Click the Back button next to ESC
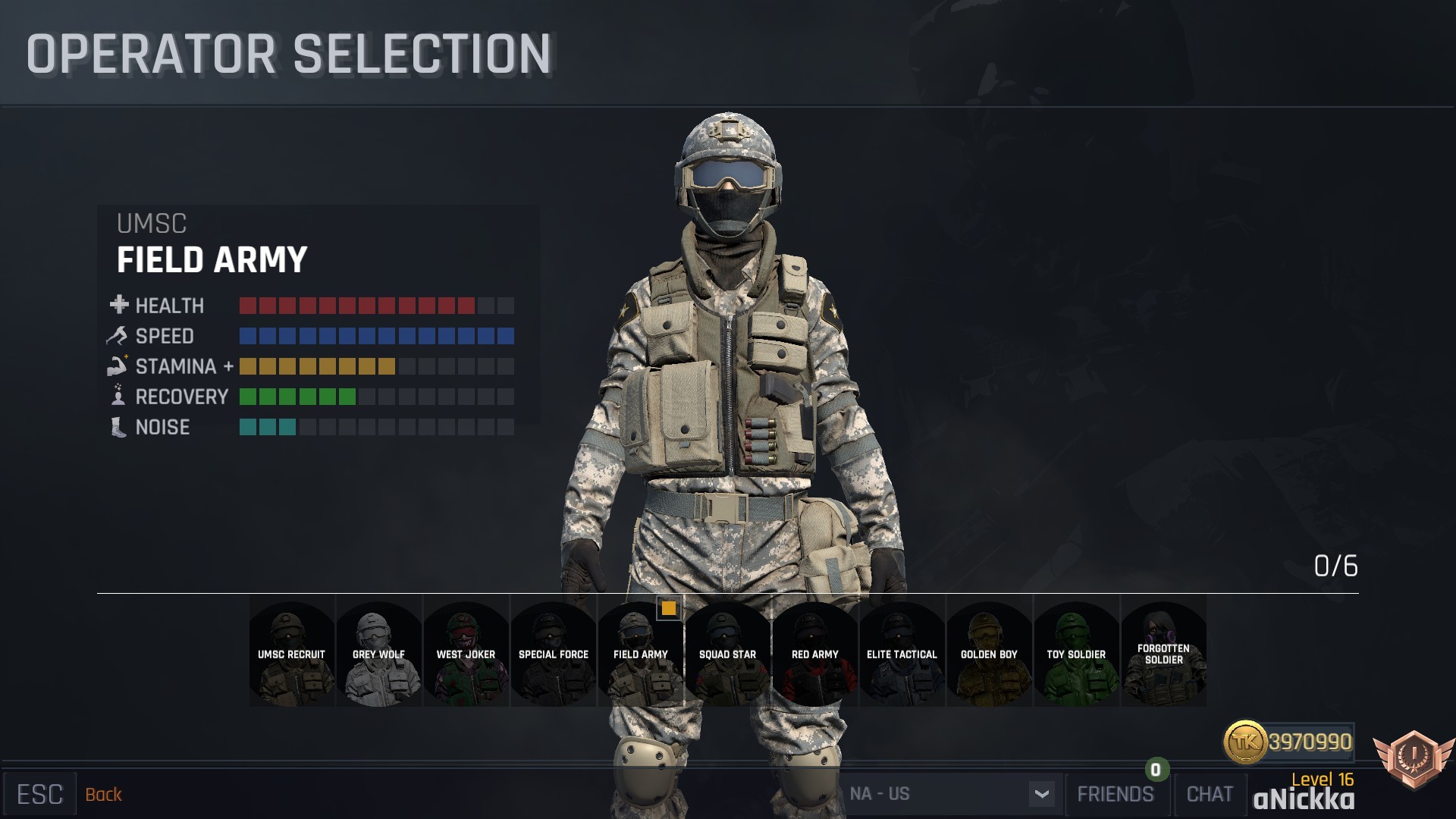 point(104,794)
